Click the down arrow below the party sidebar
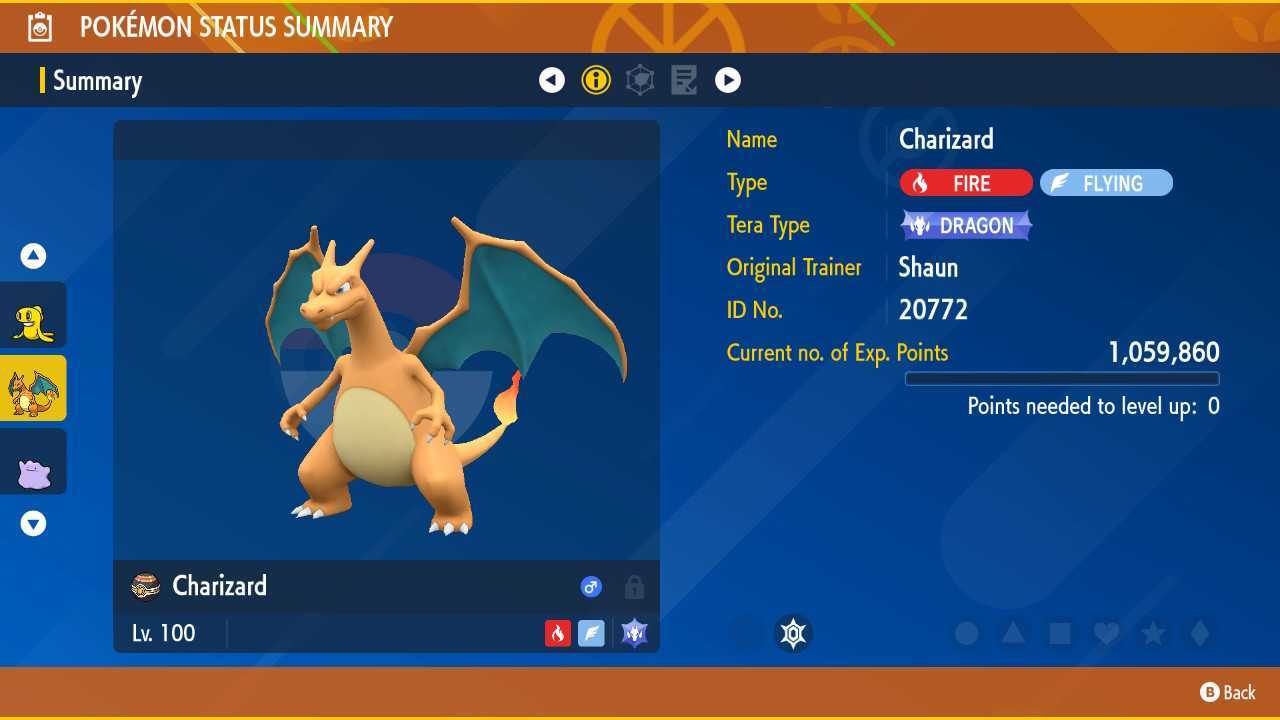Image resolution: width=1280 pixels, height=720 pixels. [x=33, y=523]
